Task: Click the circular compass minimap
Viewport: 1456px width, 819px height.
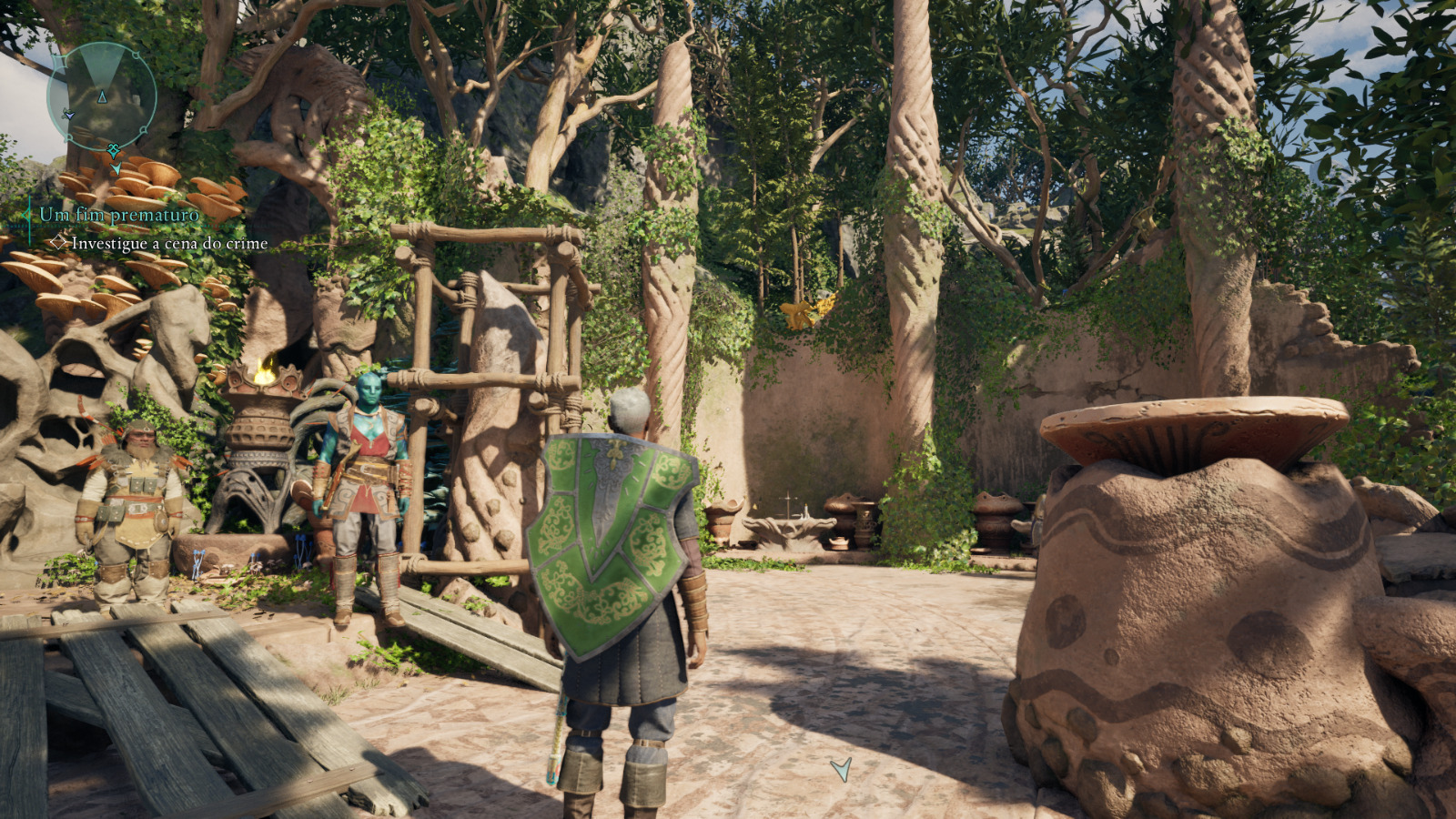Action: tap(102, 96)
